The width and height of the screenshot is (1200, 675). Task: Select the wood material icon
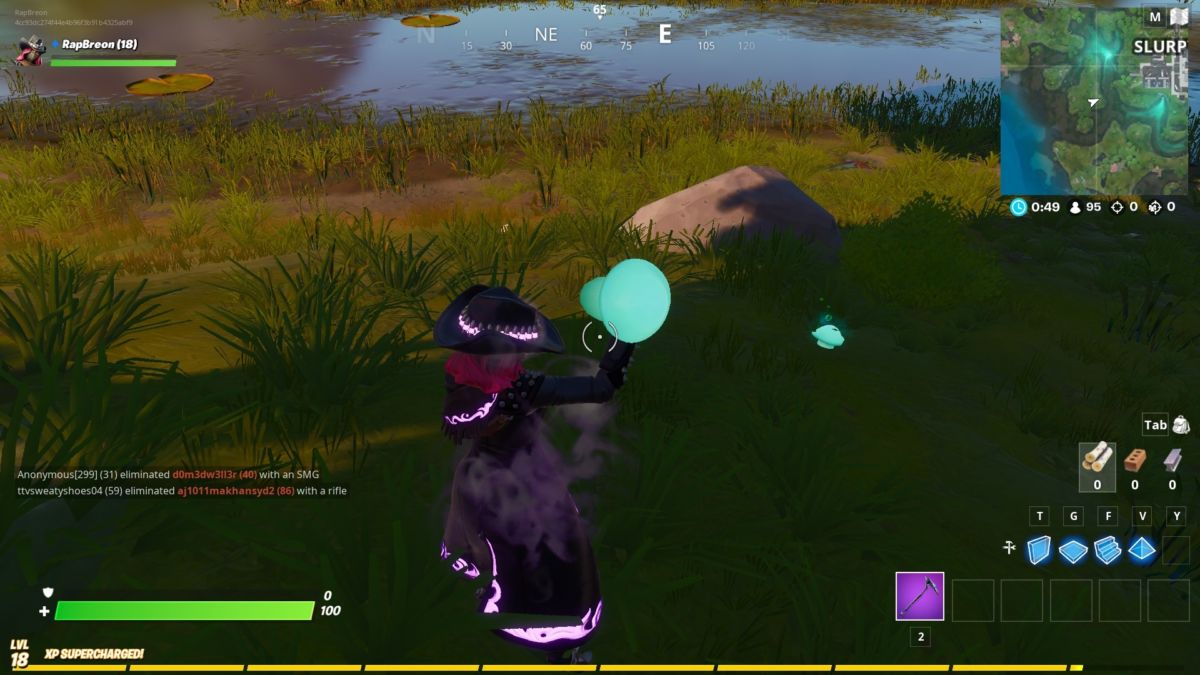(1097, 458)
